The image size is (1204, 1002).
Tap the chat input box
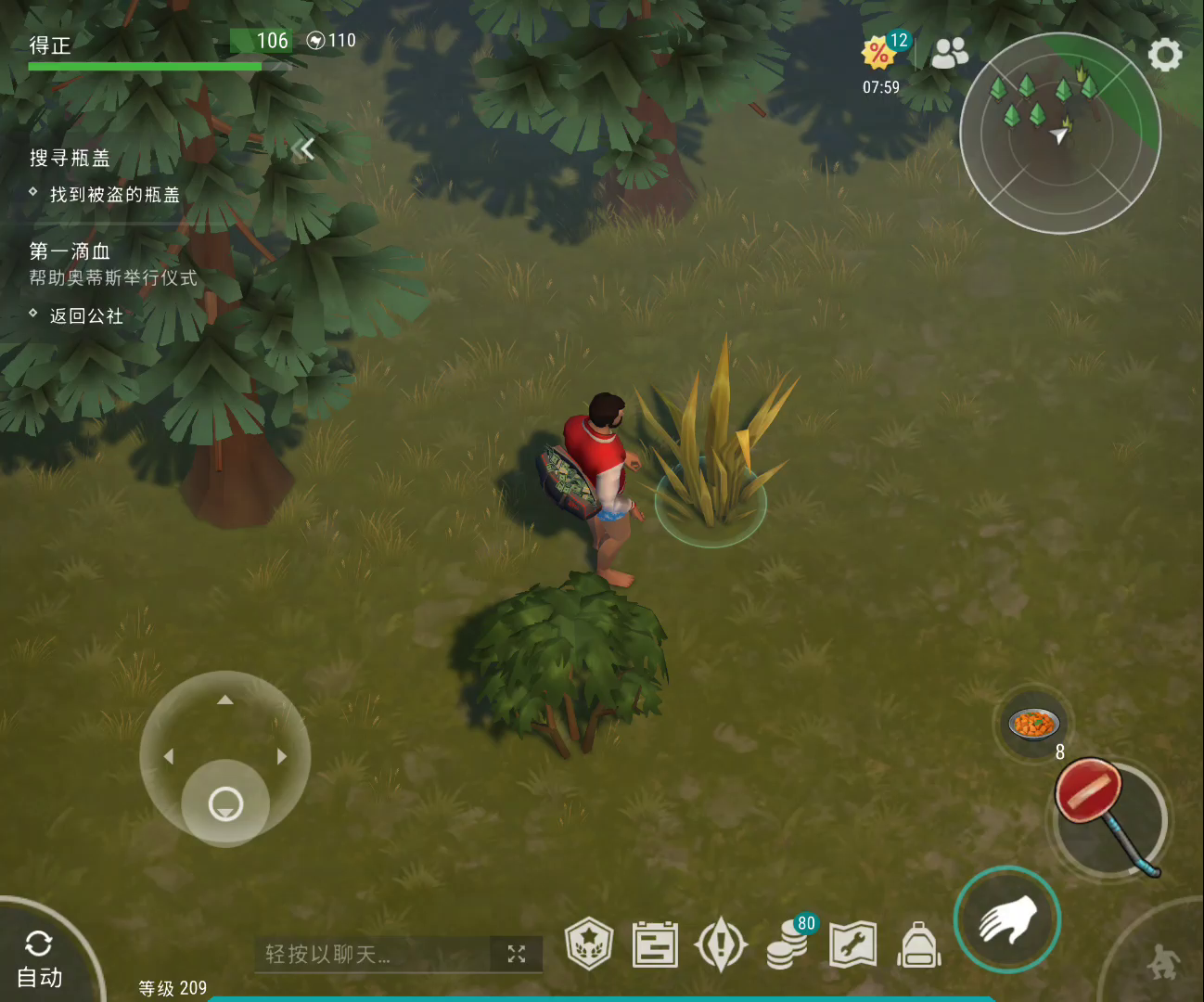point(371,954)
